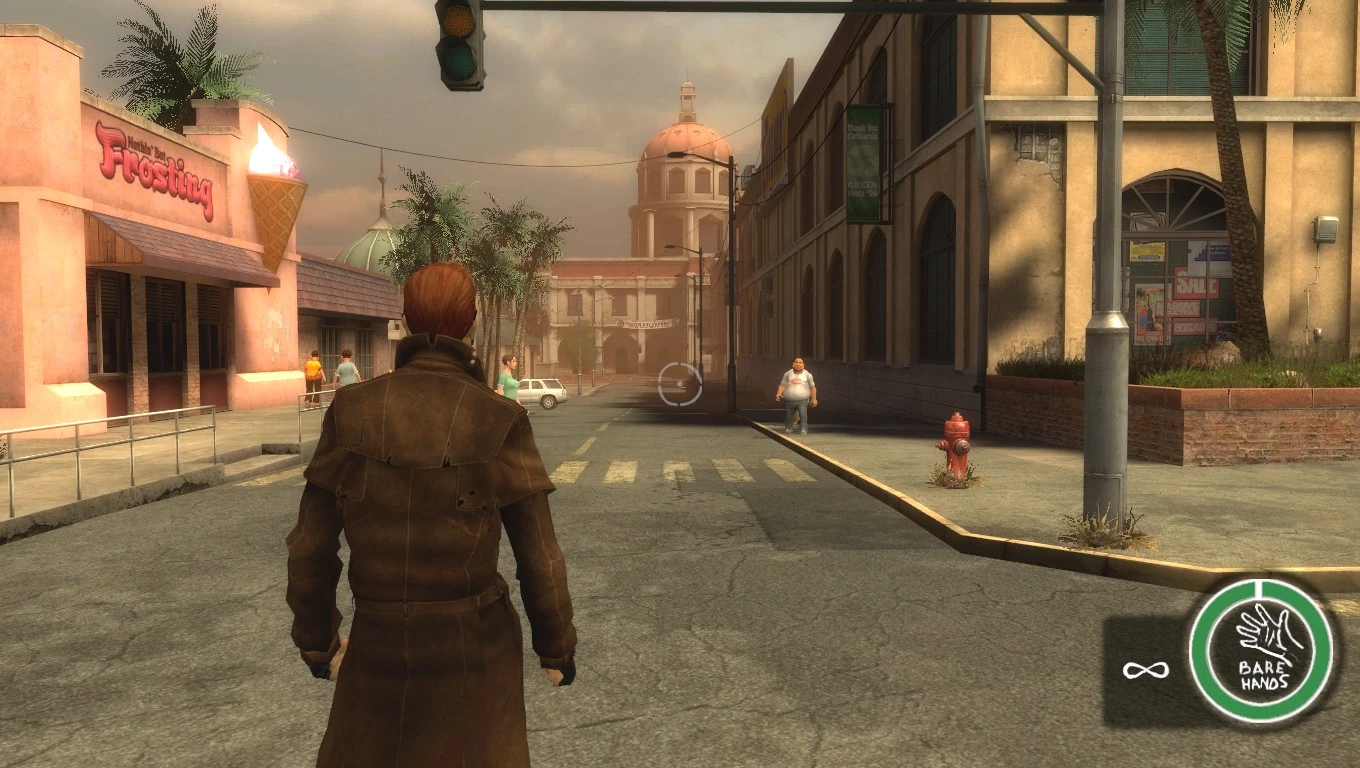The image size is (1360, 768).
Task: Click the electrical box on the right wall
Action: (1326, 228)
